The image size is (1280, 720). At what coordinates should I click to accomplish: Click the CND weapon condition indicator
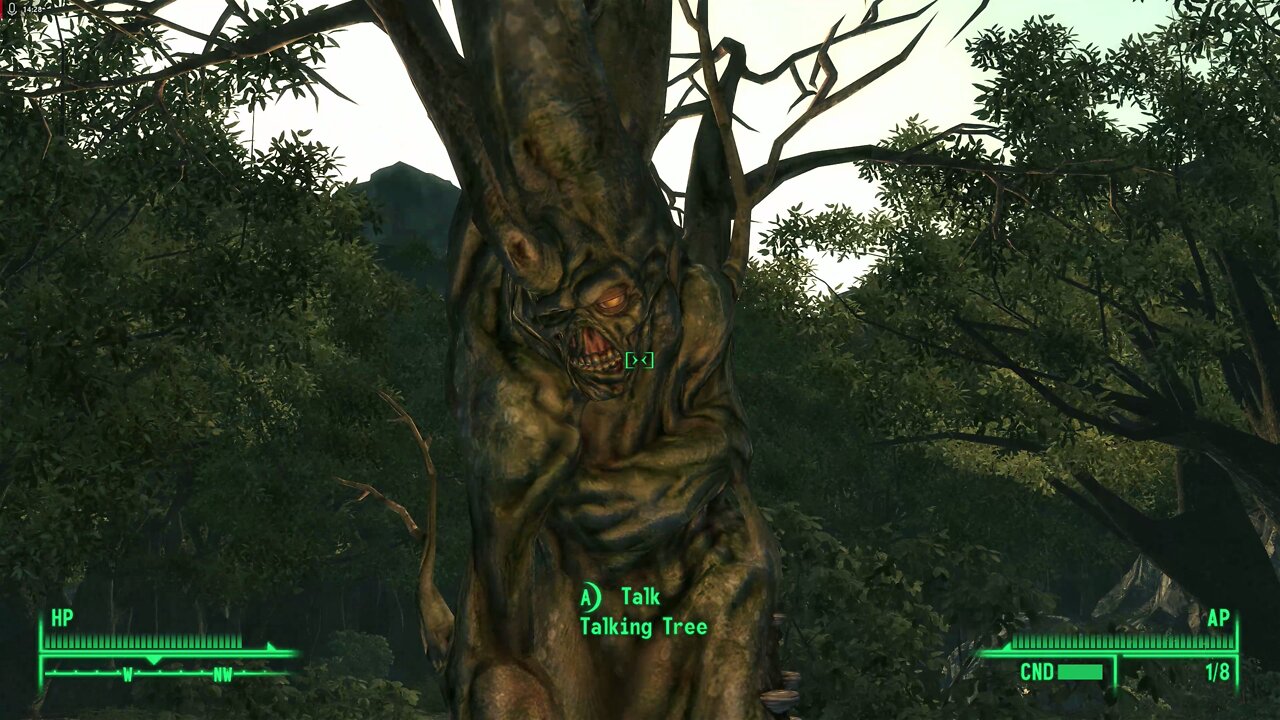(x=1037, y=671)
